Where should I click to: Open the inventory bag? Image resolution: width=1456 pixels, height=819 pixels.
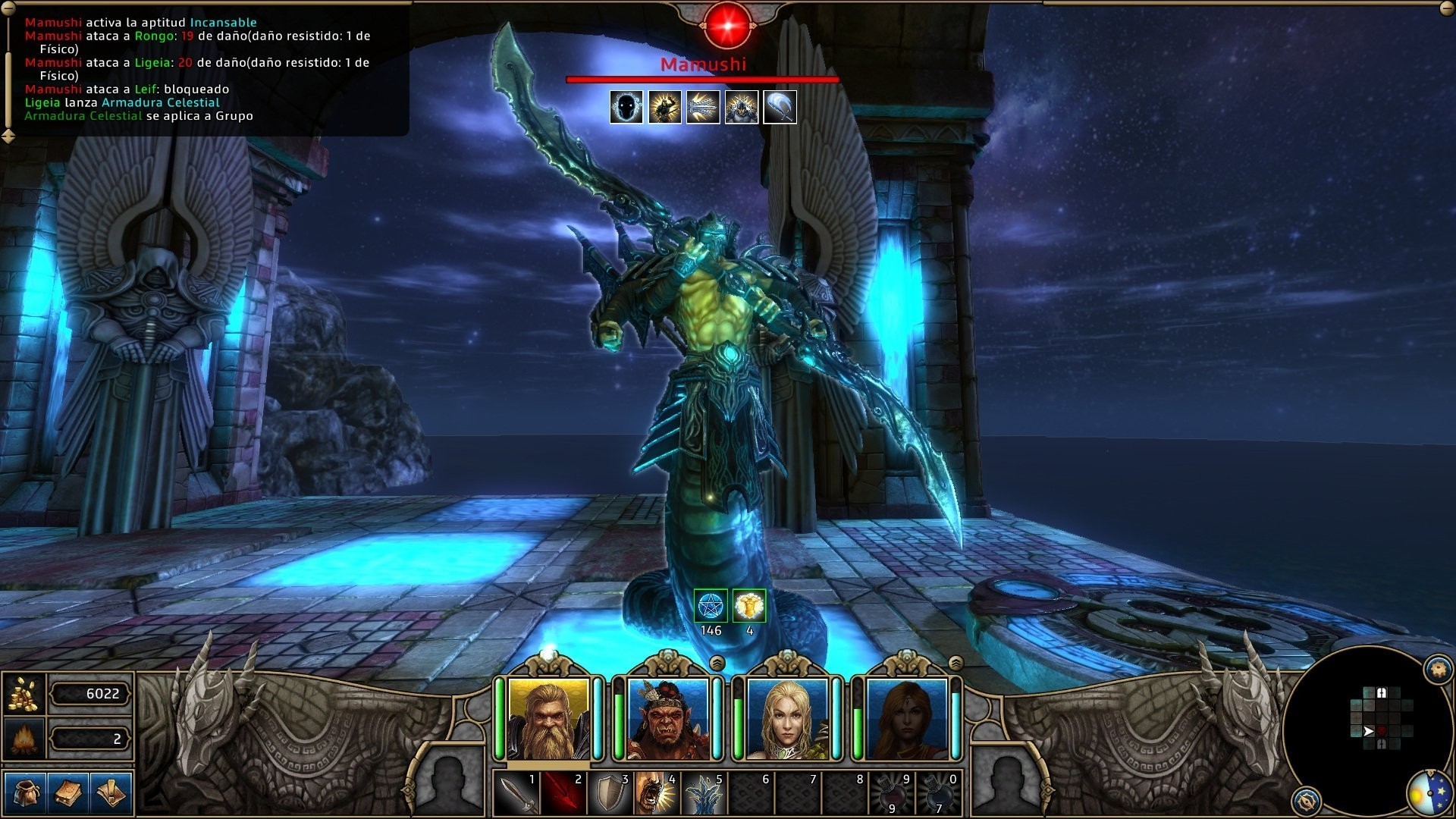click(x=25, y=792)
